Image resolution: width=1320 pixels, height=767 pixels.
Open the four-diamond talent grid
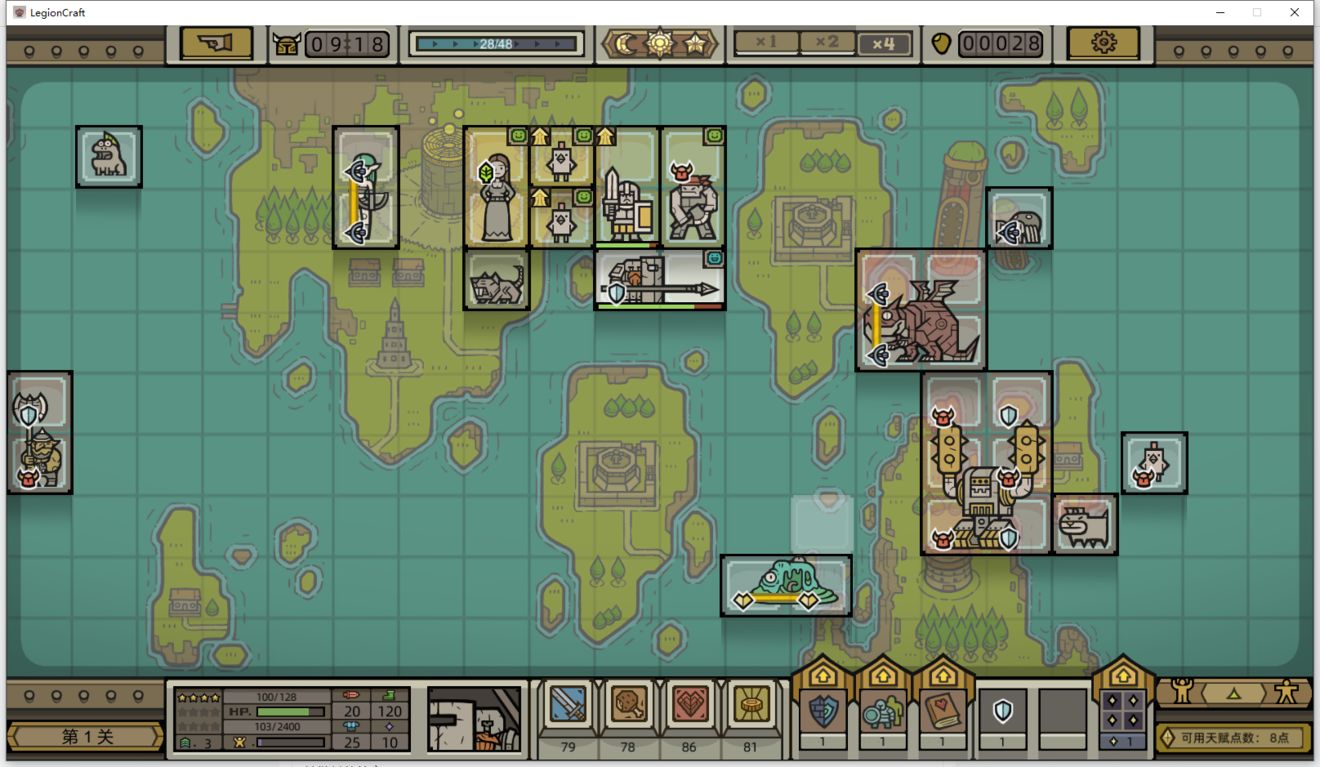(1122, 711)
